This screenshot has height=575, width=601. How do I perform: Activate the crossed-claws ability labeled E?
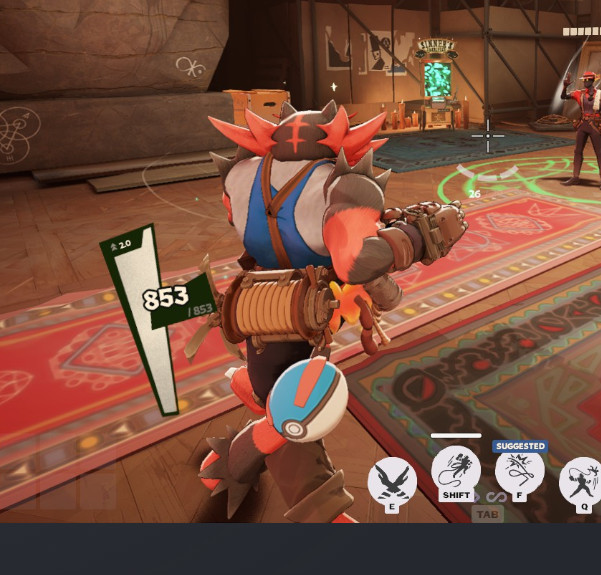tap(391, 482)
